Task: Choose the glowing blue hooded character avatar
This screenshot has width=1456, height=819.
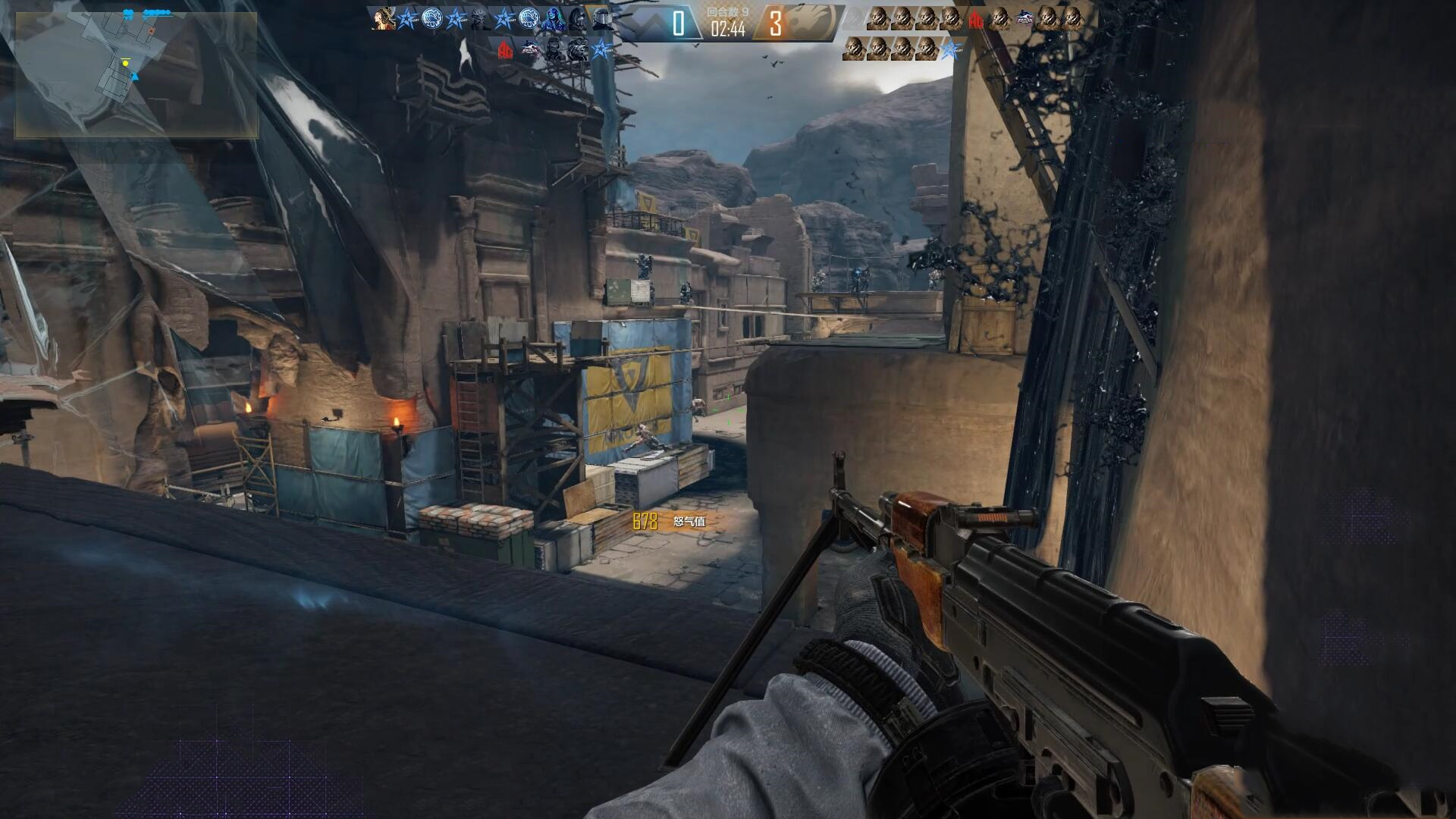Action: tap(553, 20)
